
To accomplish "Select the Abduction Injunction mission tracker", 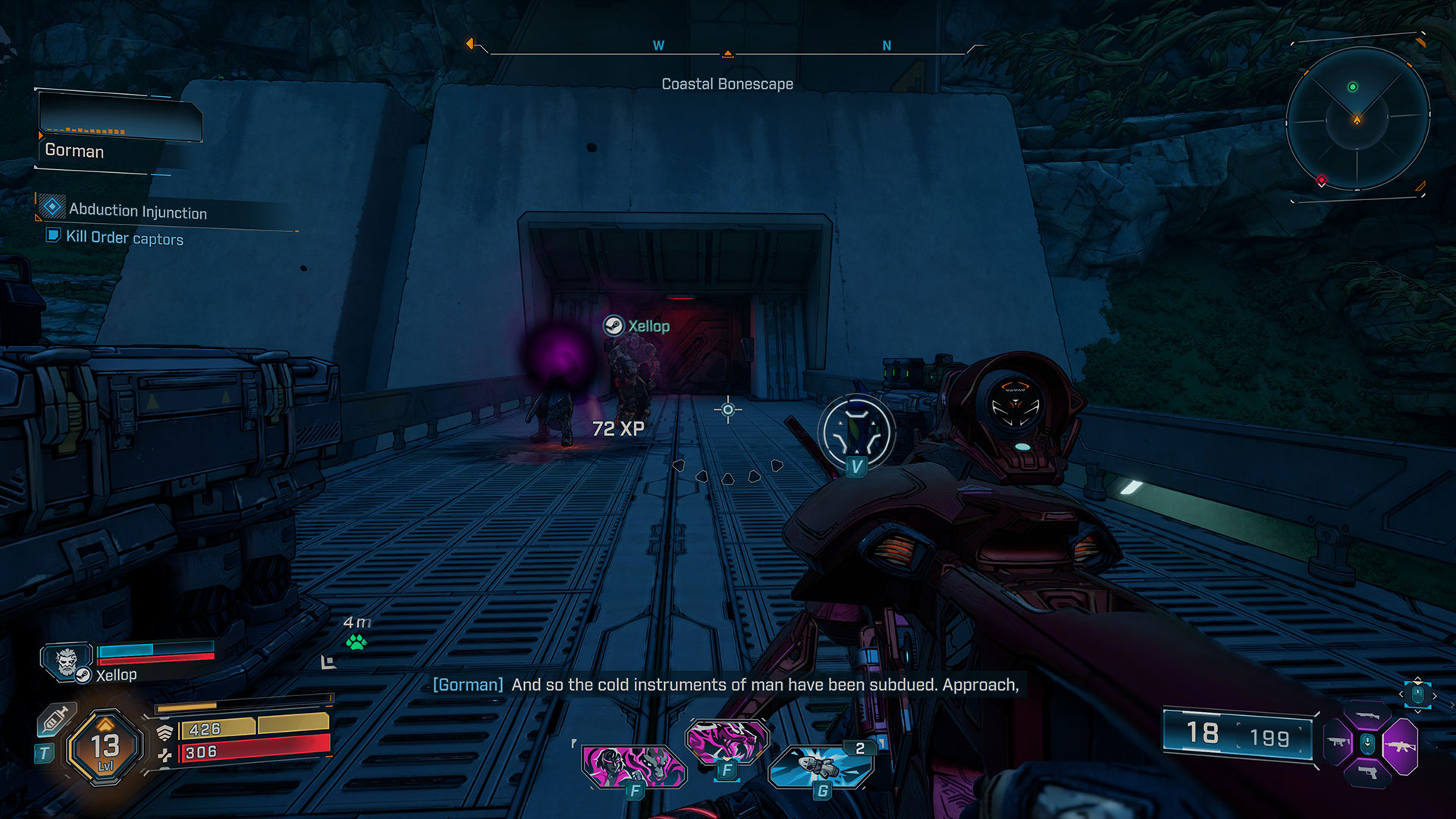I will [137, 212].
